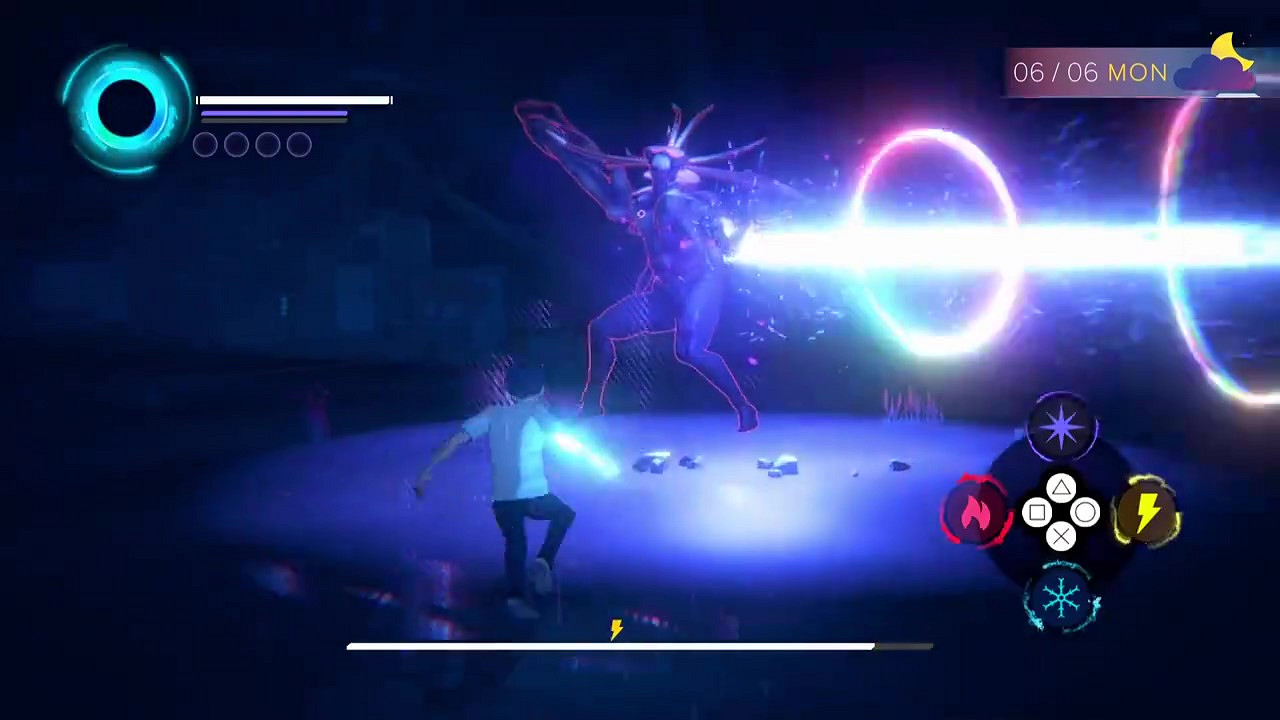Expand the ability wheel selector

[1062, 512]
